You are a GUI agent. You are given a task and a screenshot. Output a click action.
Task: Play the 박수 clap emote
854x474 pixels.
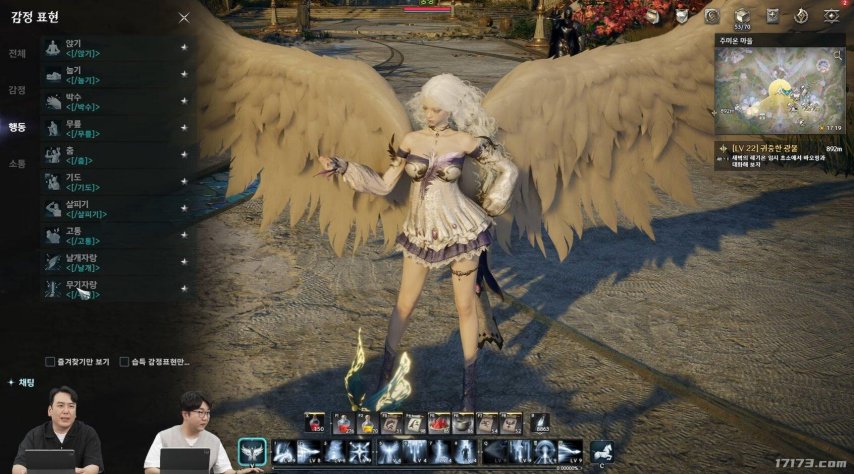coord(110,101)
